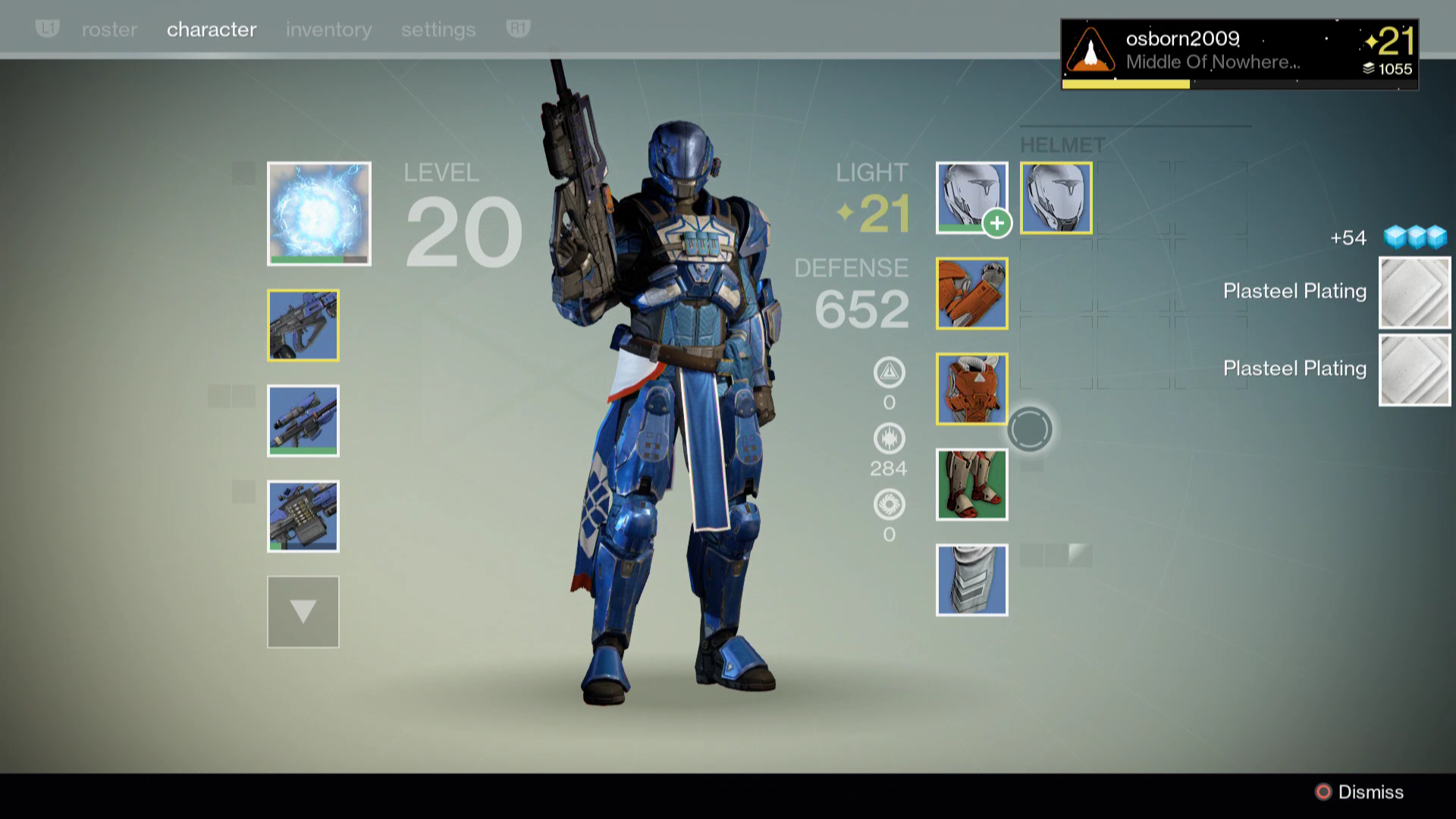Select the primary weapon slot
Viewport: 1456px width, 819px height.
pyautogui.click(x=303, y=325)
